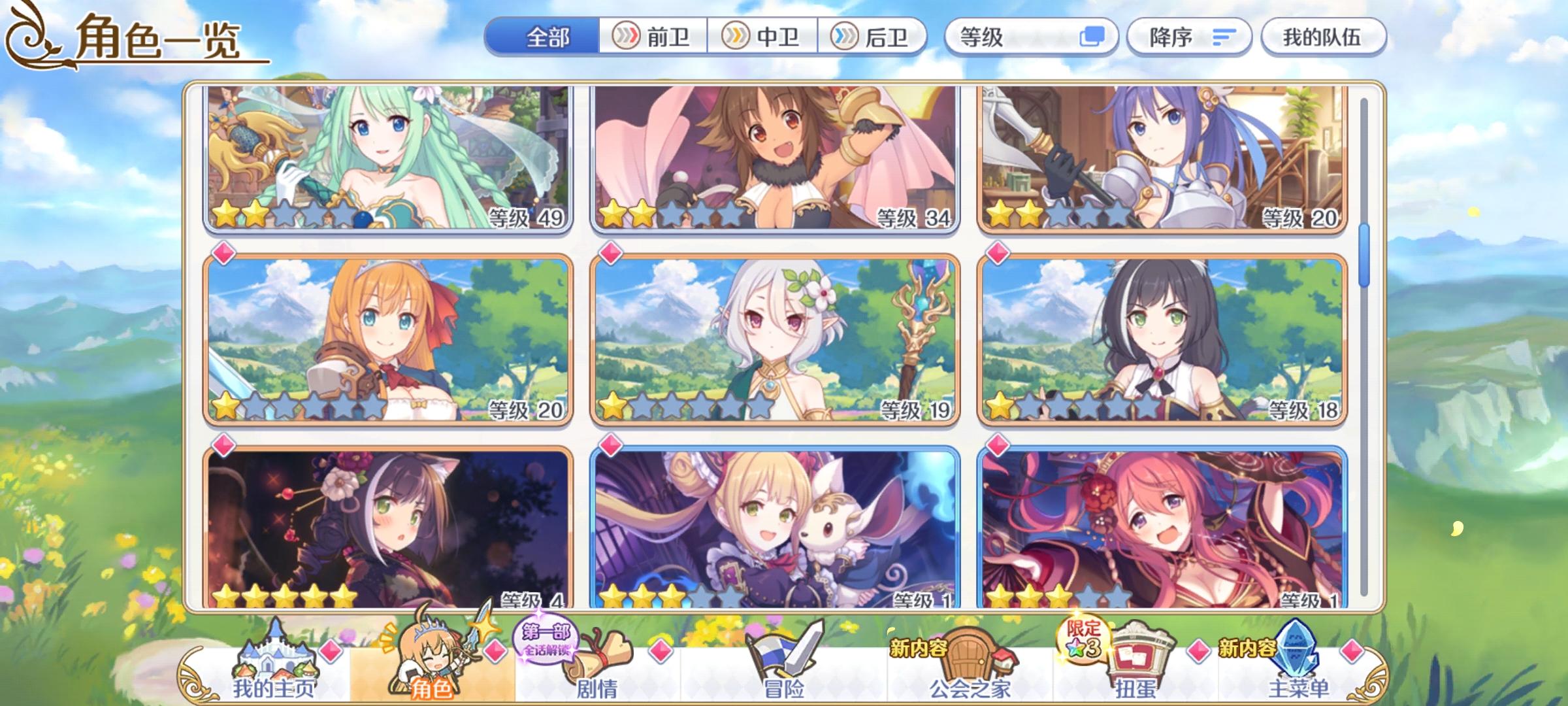Open the 等级 sorting dropdown
This screenshot has height=706, width=1568.
pyautogui.click(x=1000, y=37)
